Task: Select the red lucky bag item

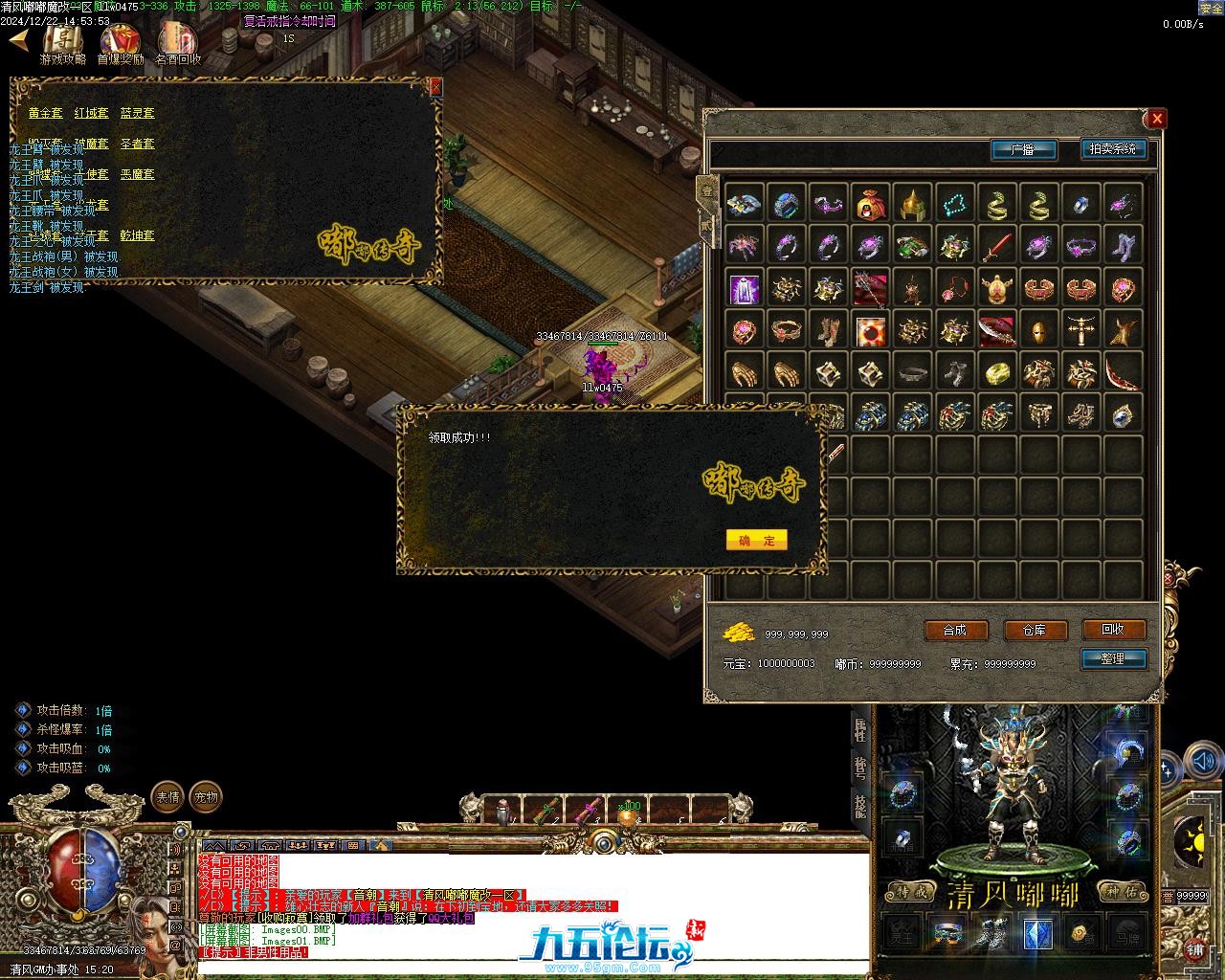Action: (x=870, y=204)
